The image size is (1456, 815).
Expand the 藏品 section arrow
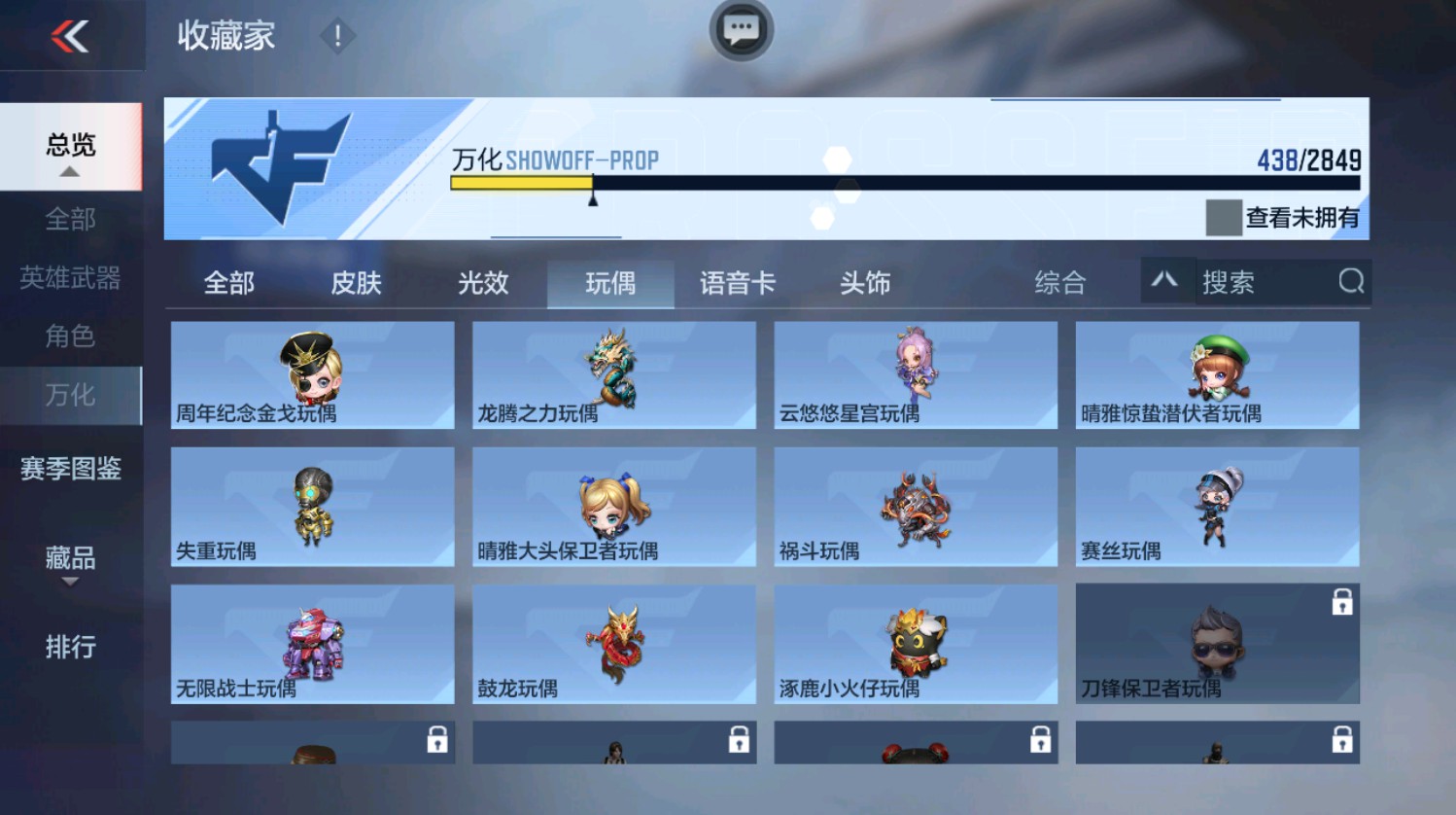[69, 583]
